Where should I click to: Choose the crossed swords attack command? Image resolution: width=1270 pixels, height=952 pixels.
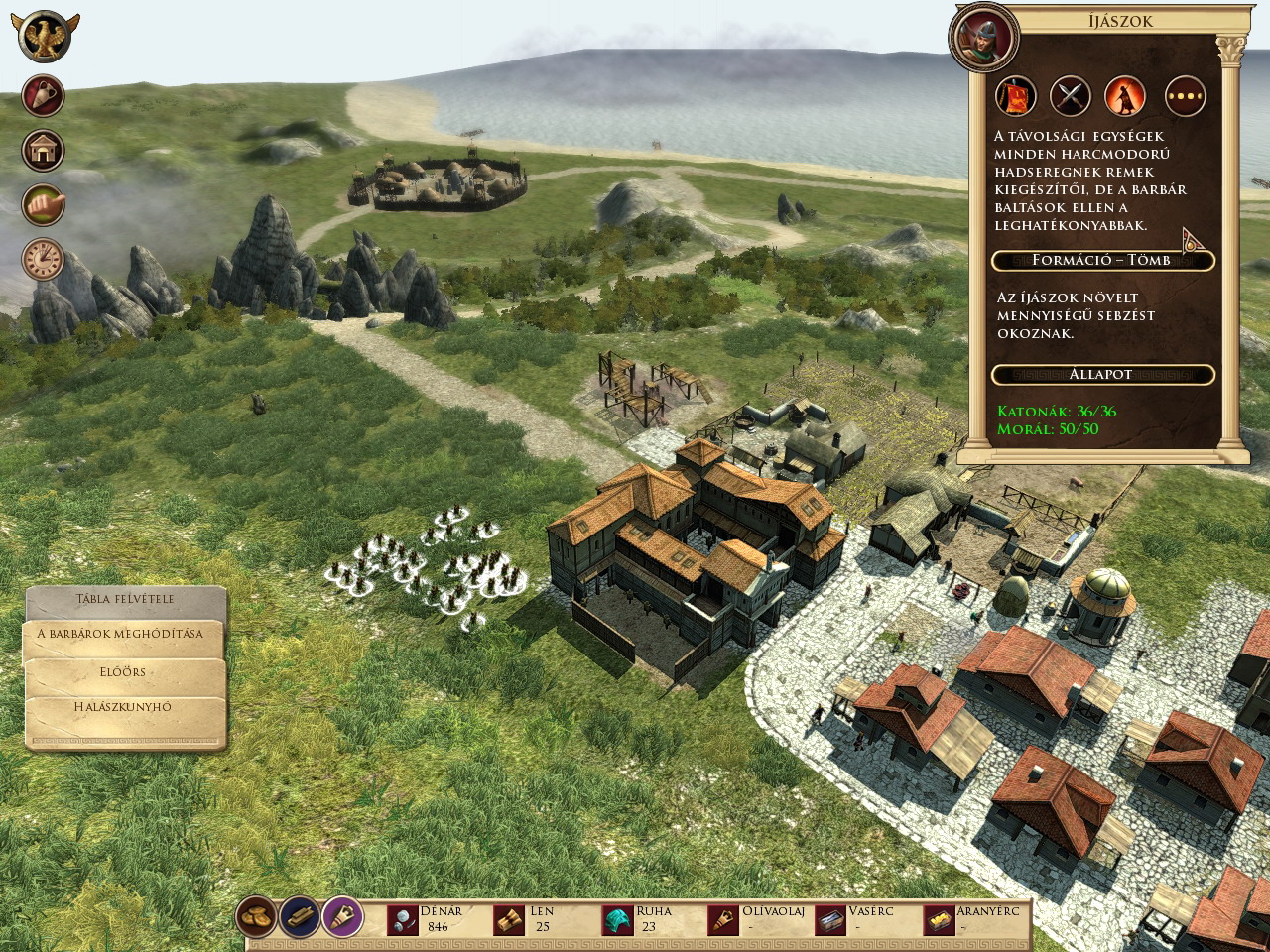tap(1071, 96)
